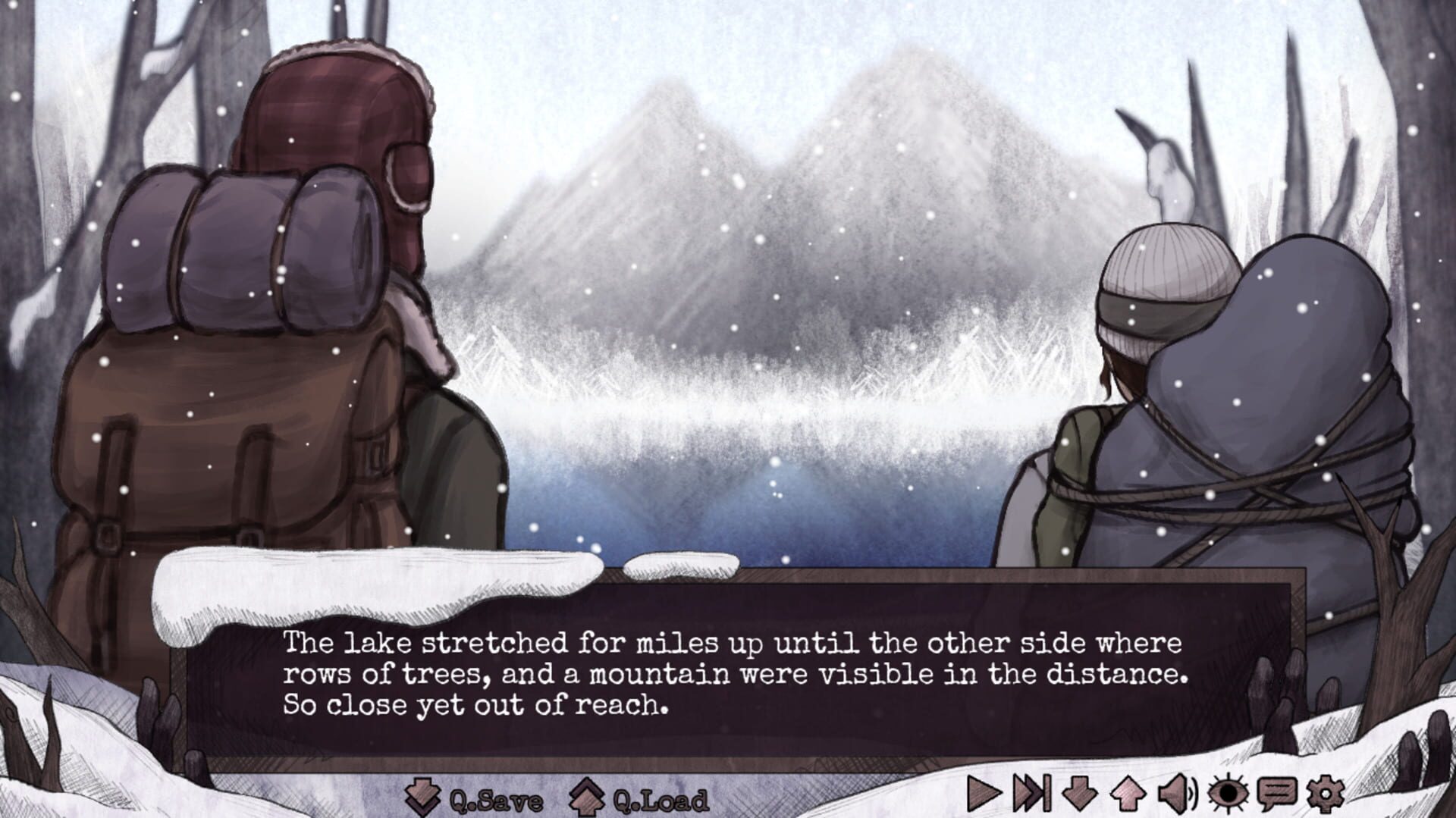Open the dialogue history with the speech bubble icon
This screenshot has width=1456, height=818.
click(x=1276, y=794)
